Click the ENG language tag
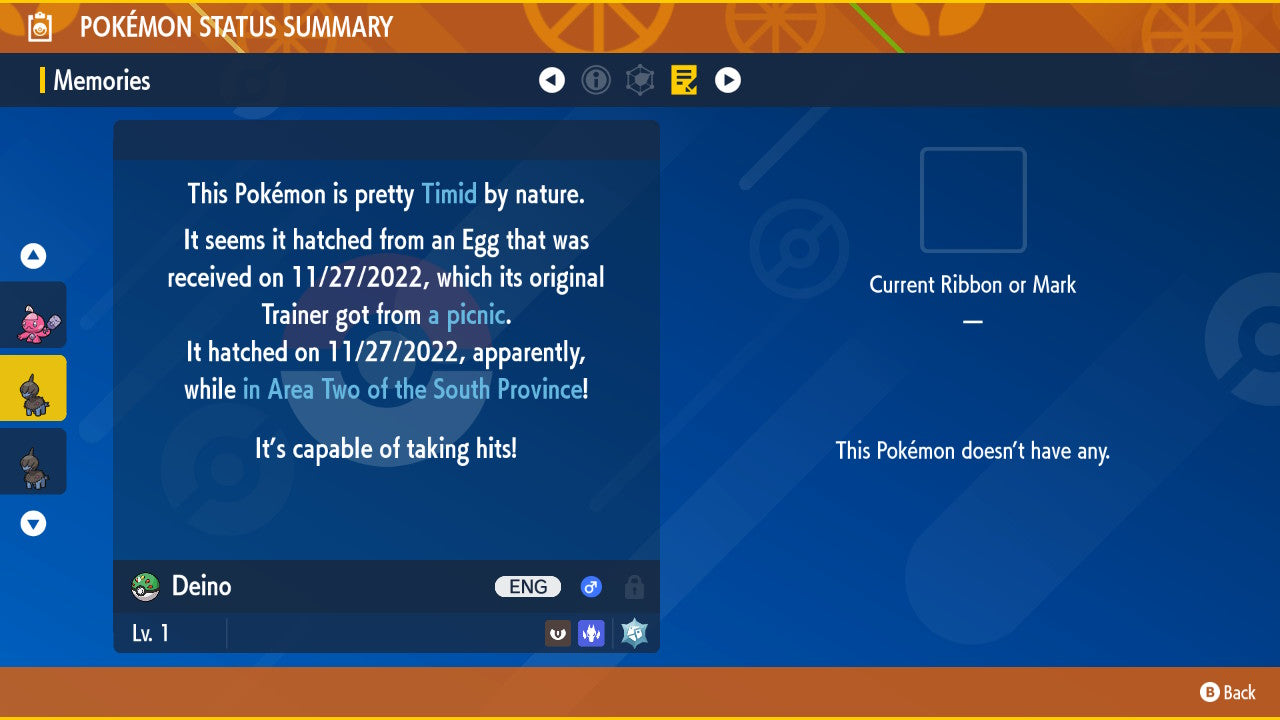Viewport: 1280px width, 720px height. coord(528,587)
